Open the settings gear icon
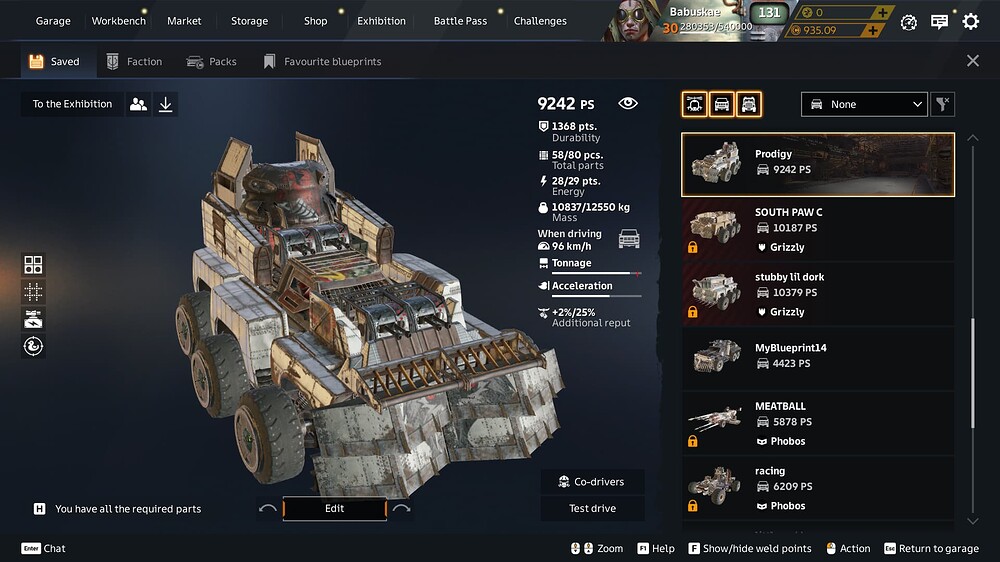Image resolution: width=1000 pixels, height=562 pixels. pyautogui.click(x=971, y=22)
